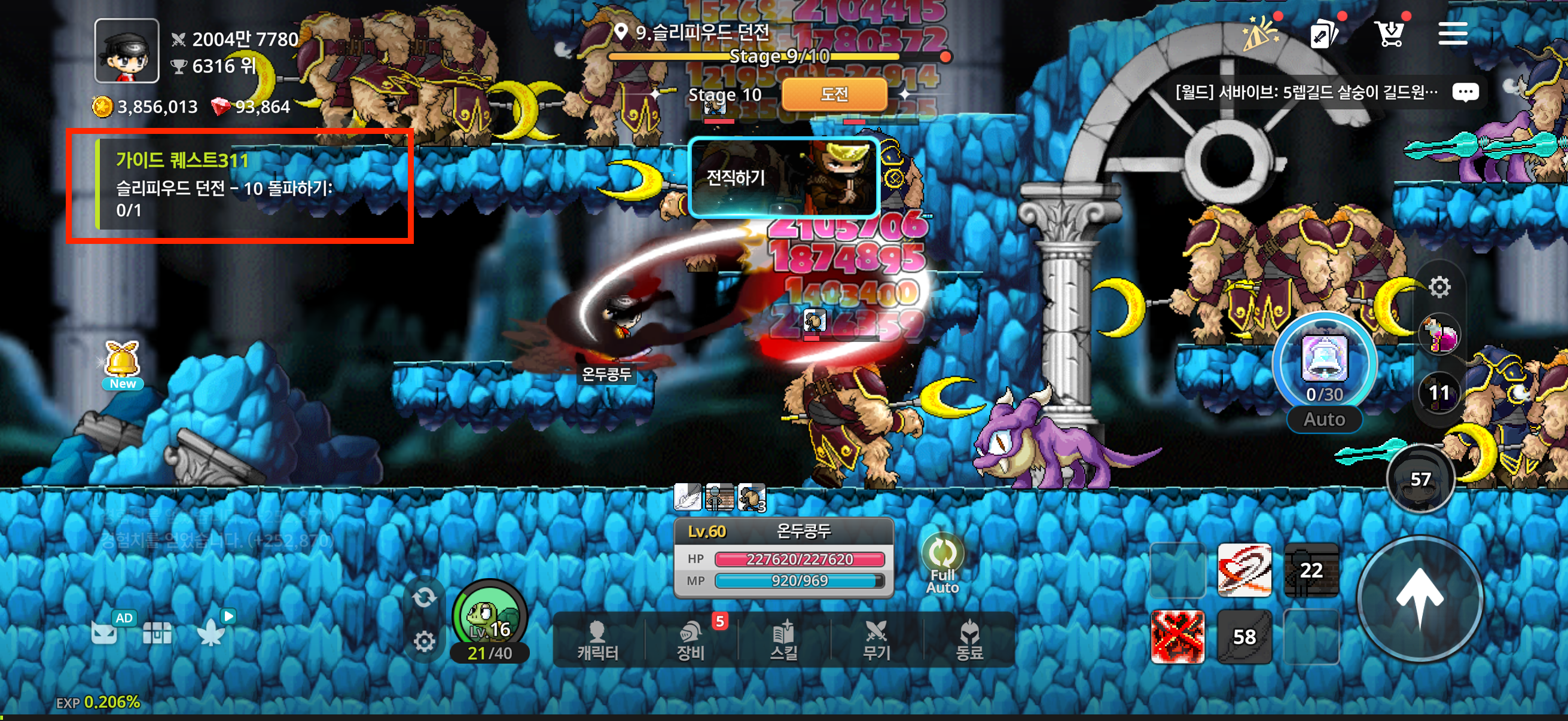This screenshot has height=721, width=1568.
Task: Select the 전직하기 job advancement banner
Action: click(783, 177)
